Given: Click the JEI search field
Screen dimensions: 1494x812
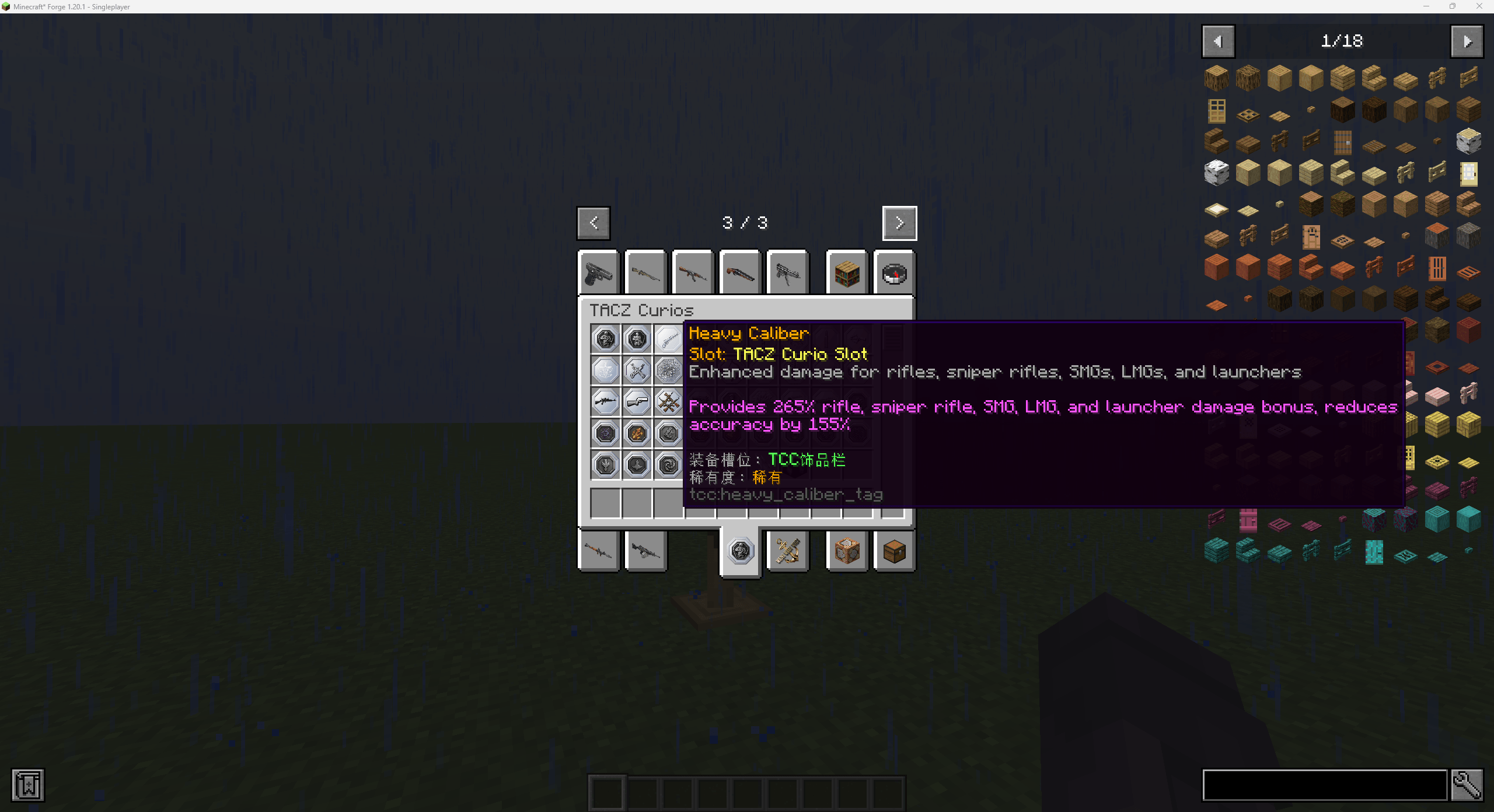Looking at the screenshot, I should tap(1325, 785).
